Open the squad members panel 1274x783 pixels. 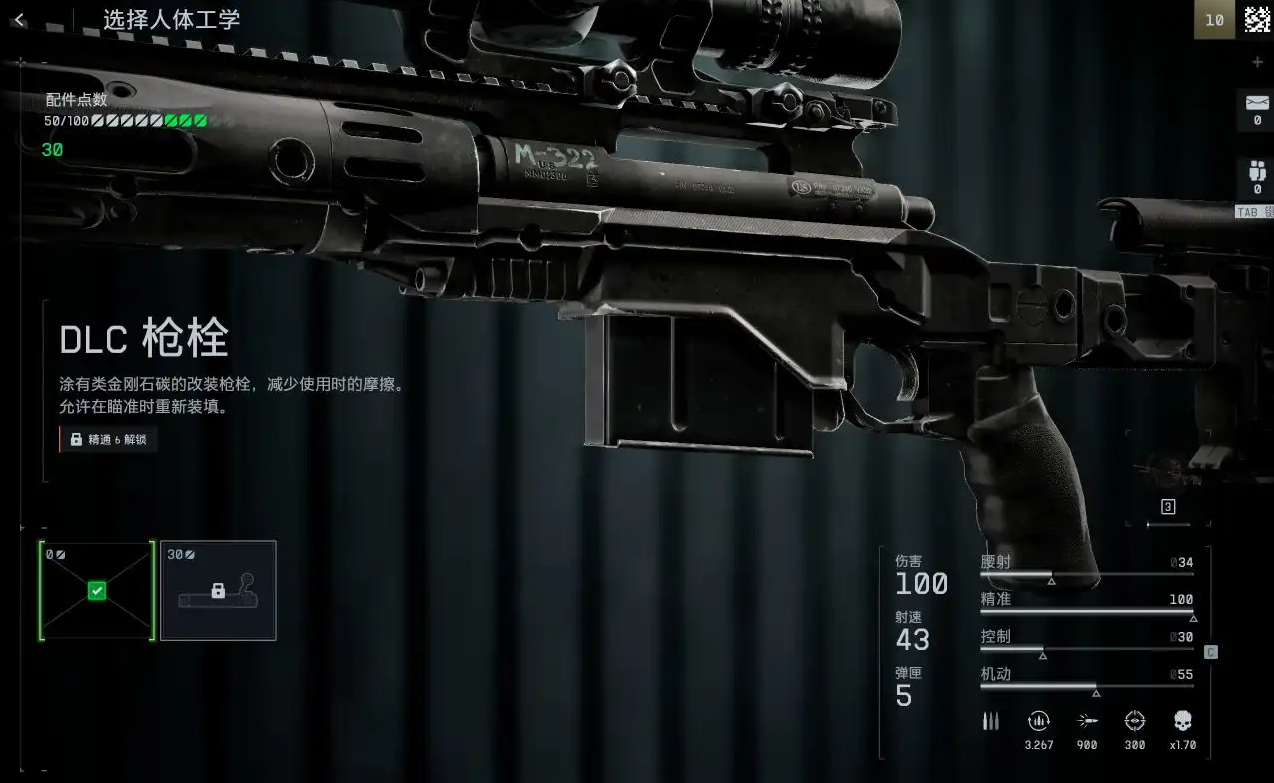(x=1257, y=172)
